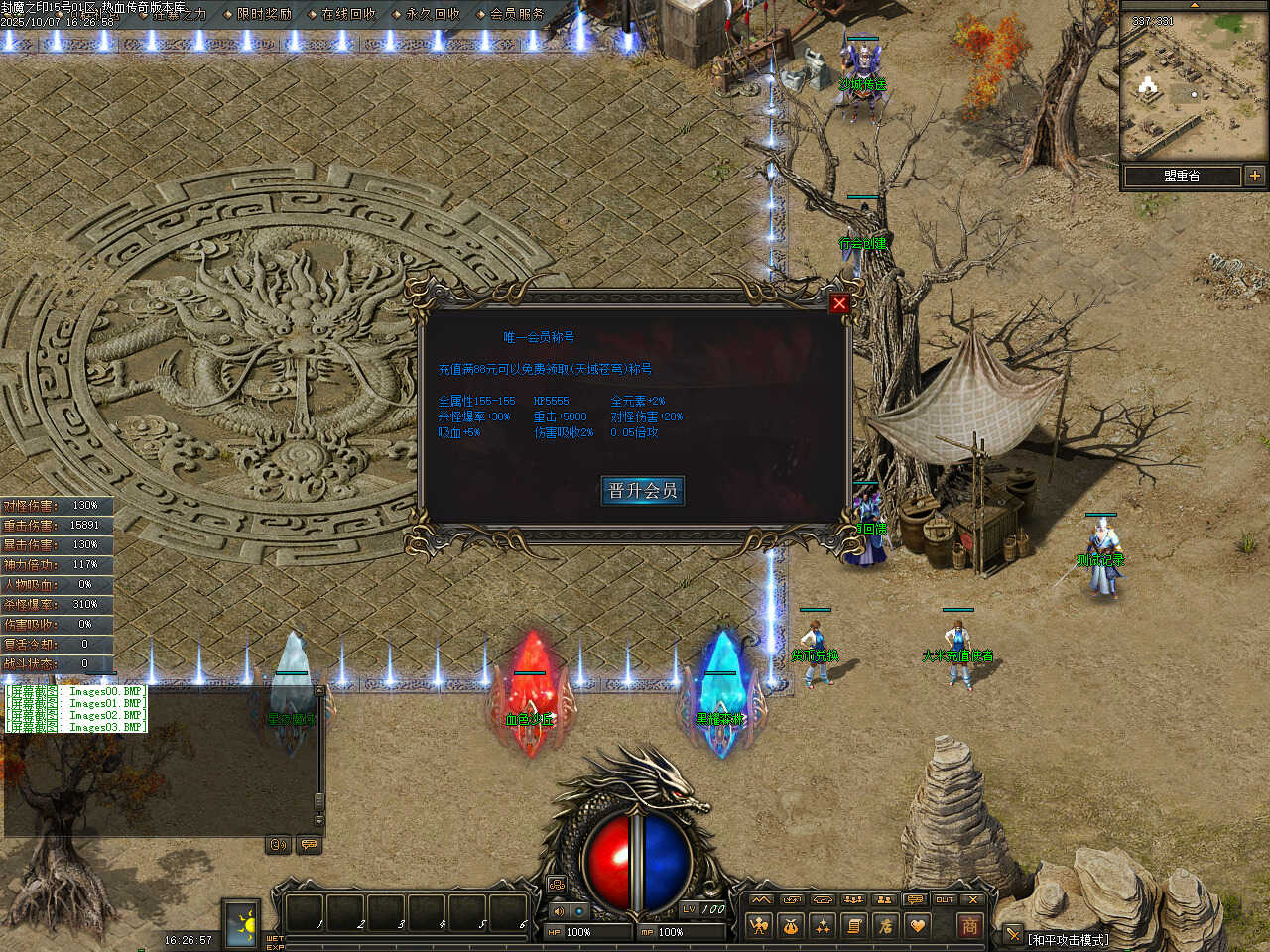Open the bag inventory icon

pos(791,926)
